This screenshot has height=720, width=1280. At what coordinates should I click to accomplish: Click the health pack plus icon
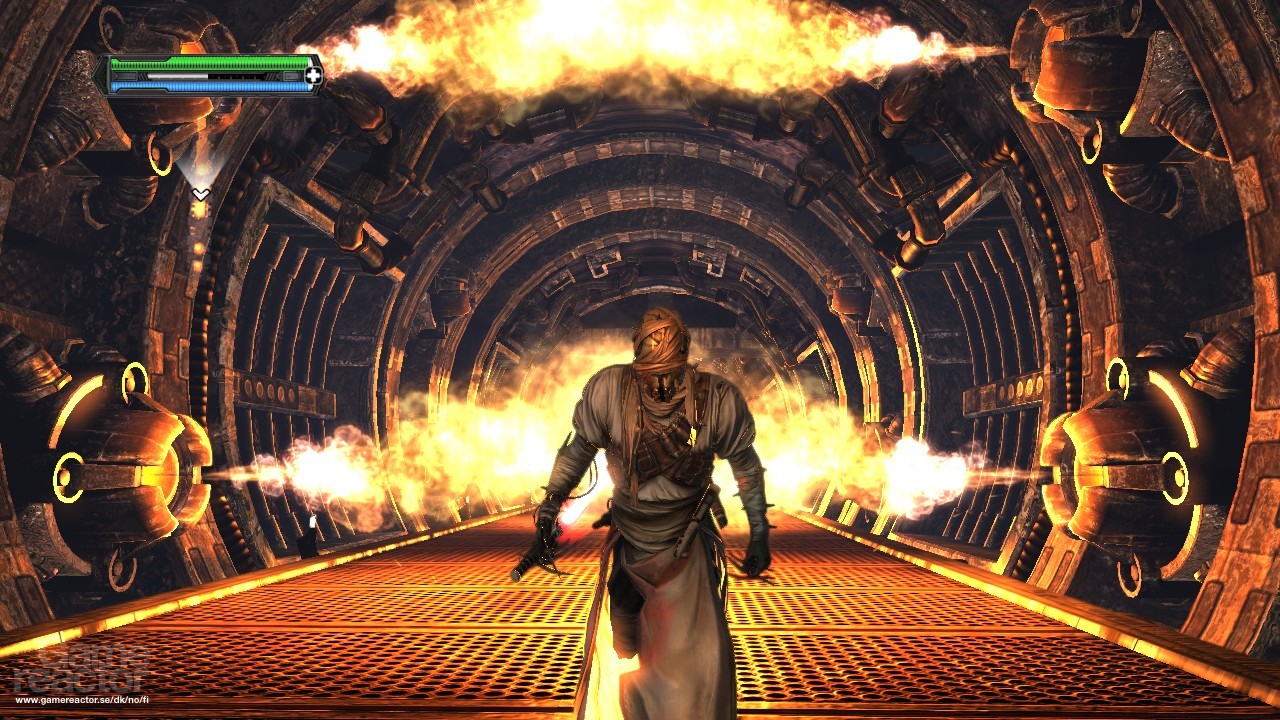[x=313, y=76]
